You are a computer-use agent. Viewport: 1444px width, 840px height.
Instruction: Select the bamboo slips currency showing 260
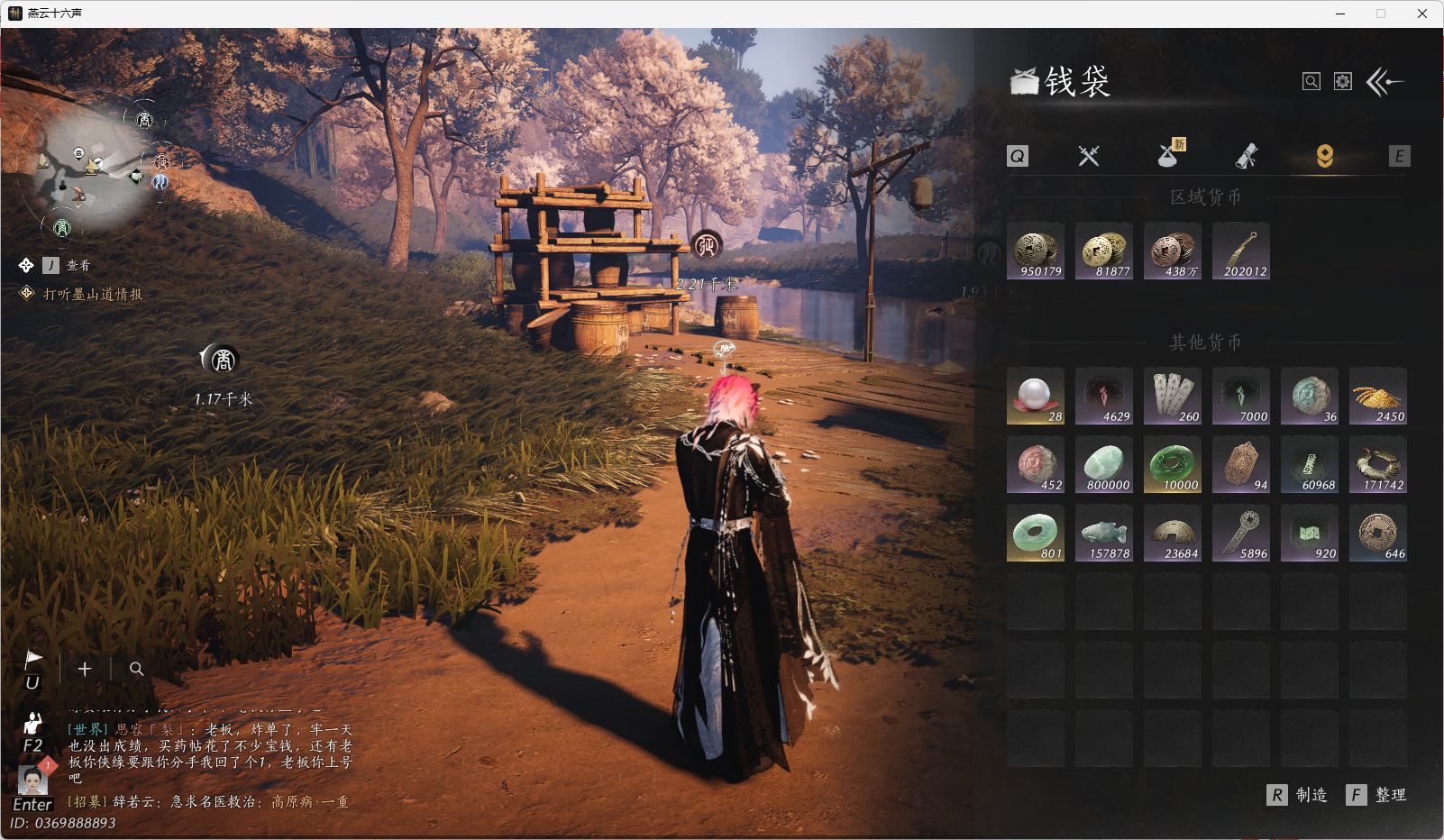(x=1173, y=397)
